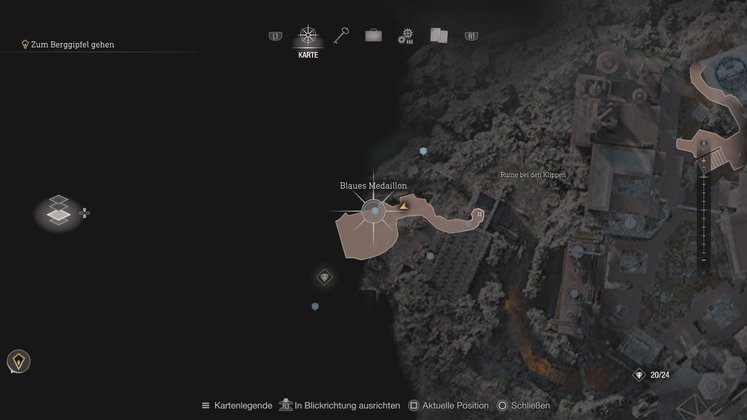Click the objective waypoint pin icon

click(18, 361)
